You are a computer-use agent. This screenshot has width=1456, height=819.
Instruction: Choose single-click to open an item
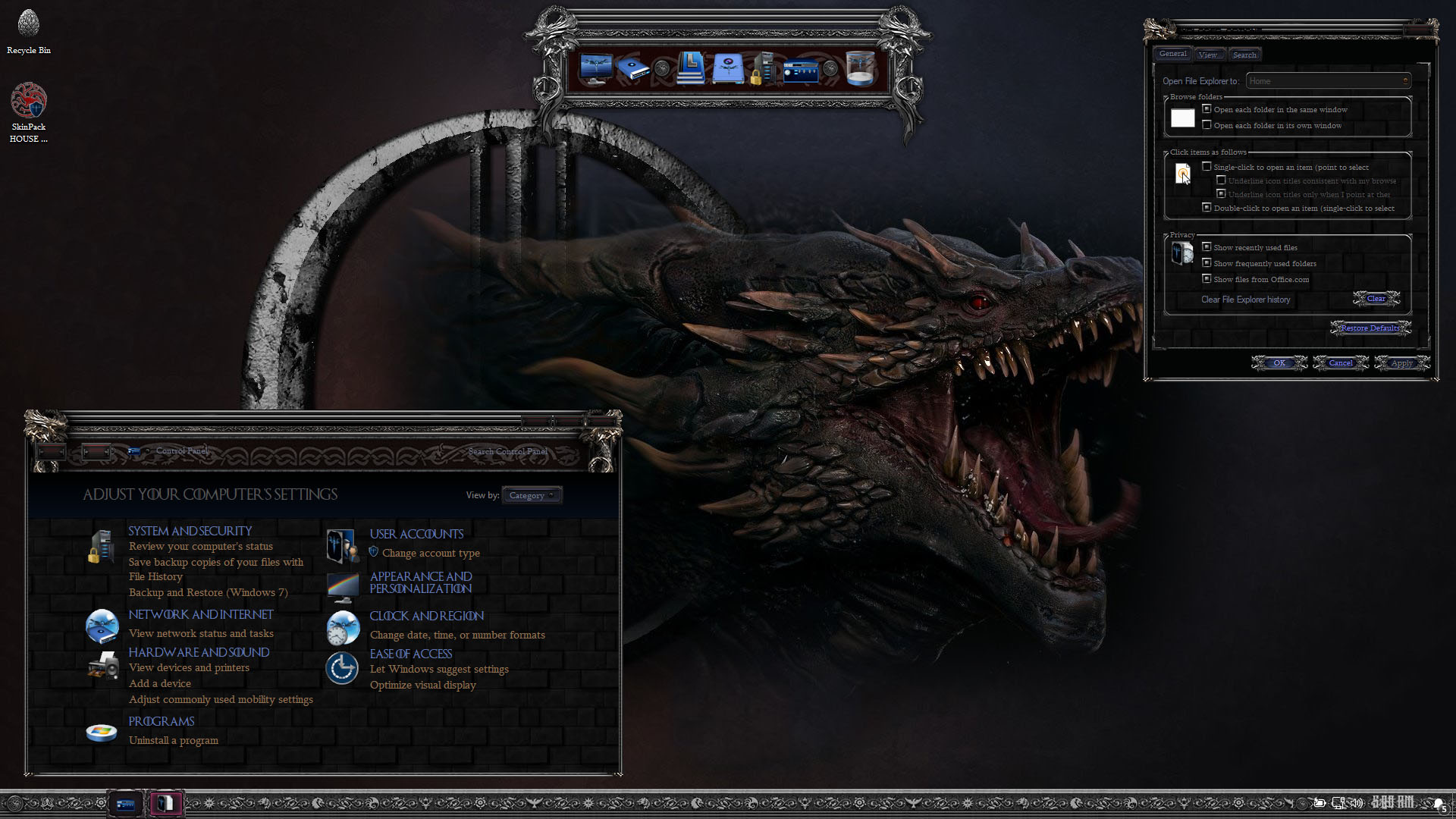tap(1207, 167)
